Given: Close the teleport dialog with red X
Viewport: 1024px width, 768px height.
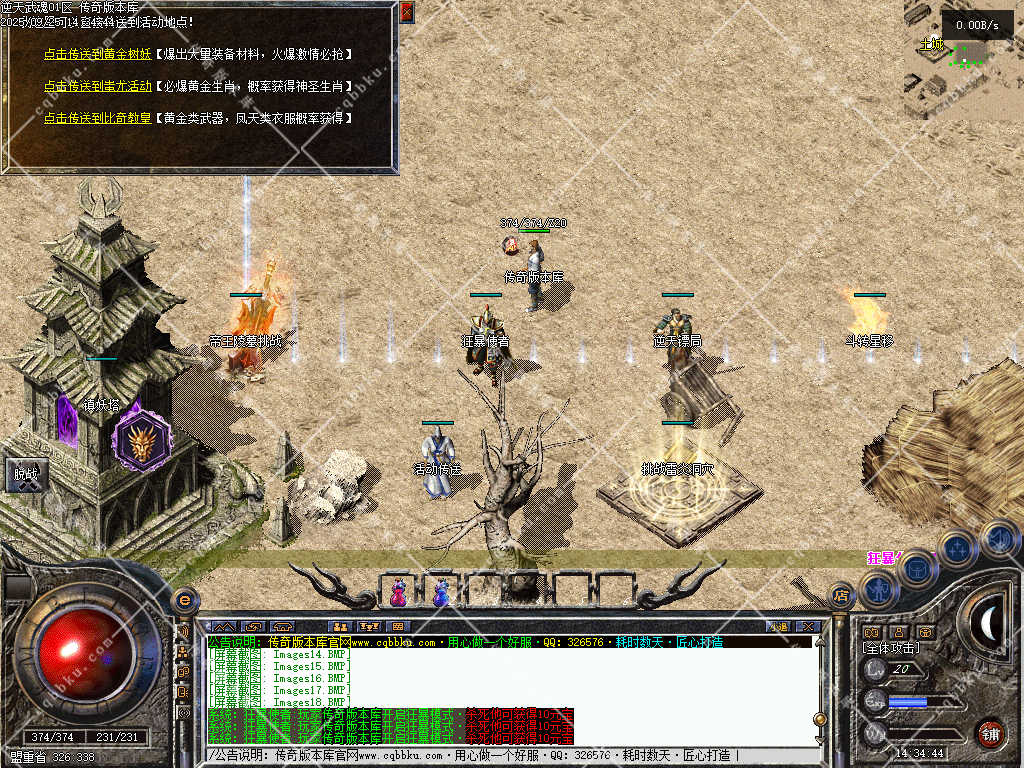Looking at the screenshot, I should click(x=407, y=12).
